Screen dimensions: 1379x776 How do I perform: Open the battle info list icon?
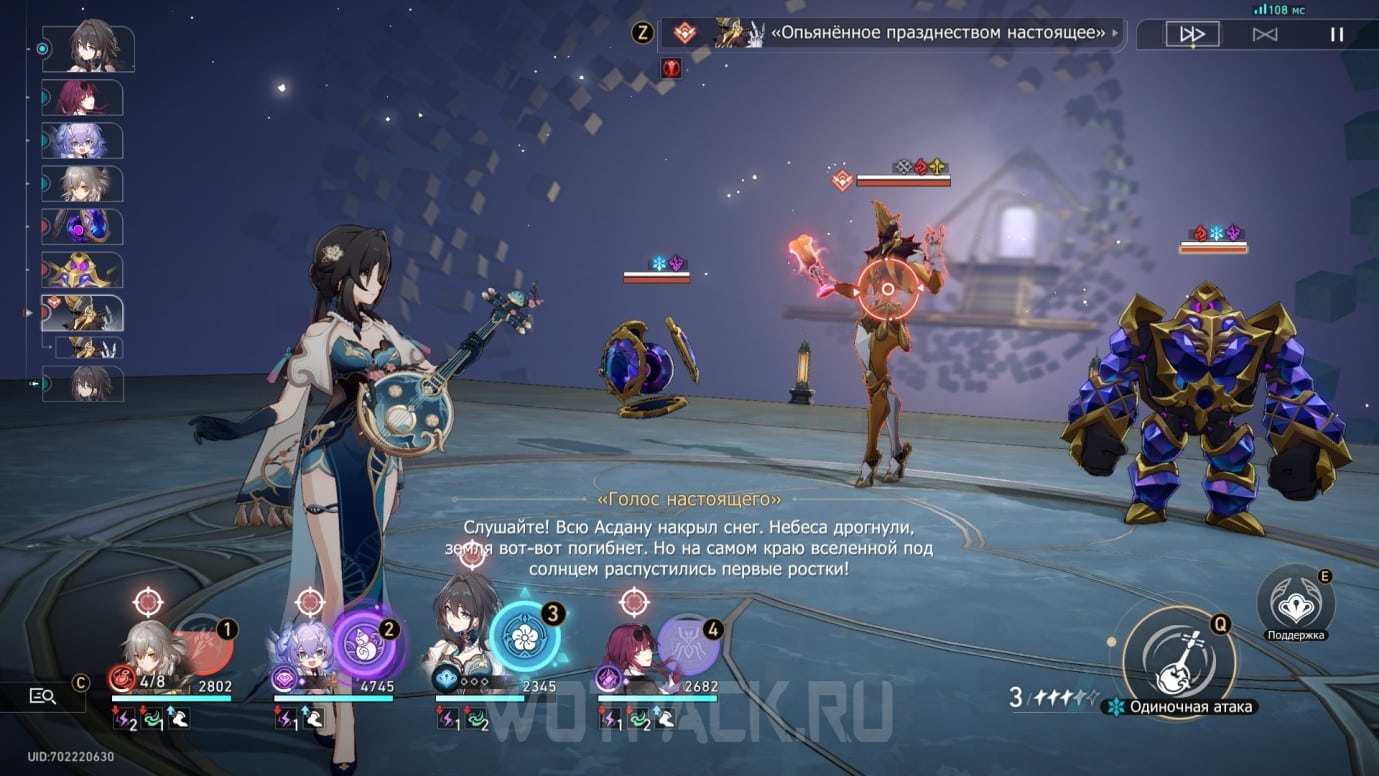tap(43, 696)
